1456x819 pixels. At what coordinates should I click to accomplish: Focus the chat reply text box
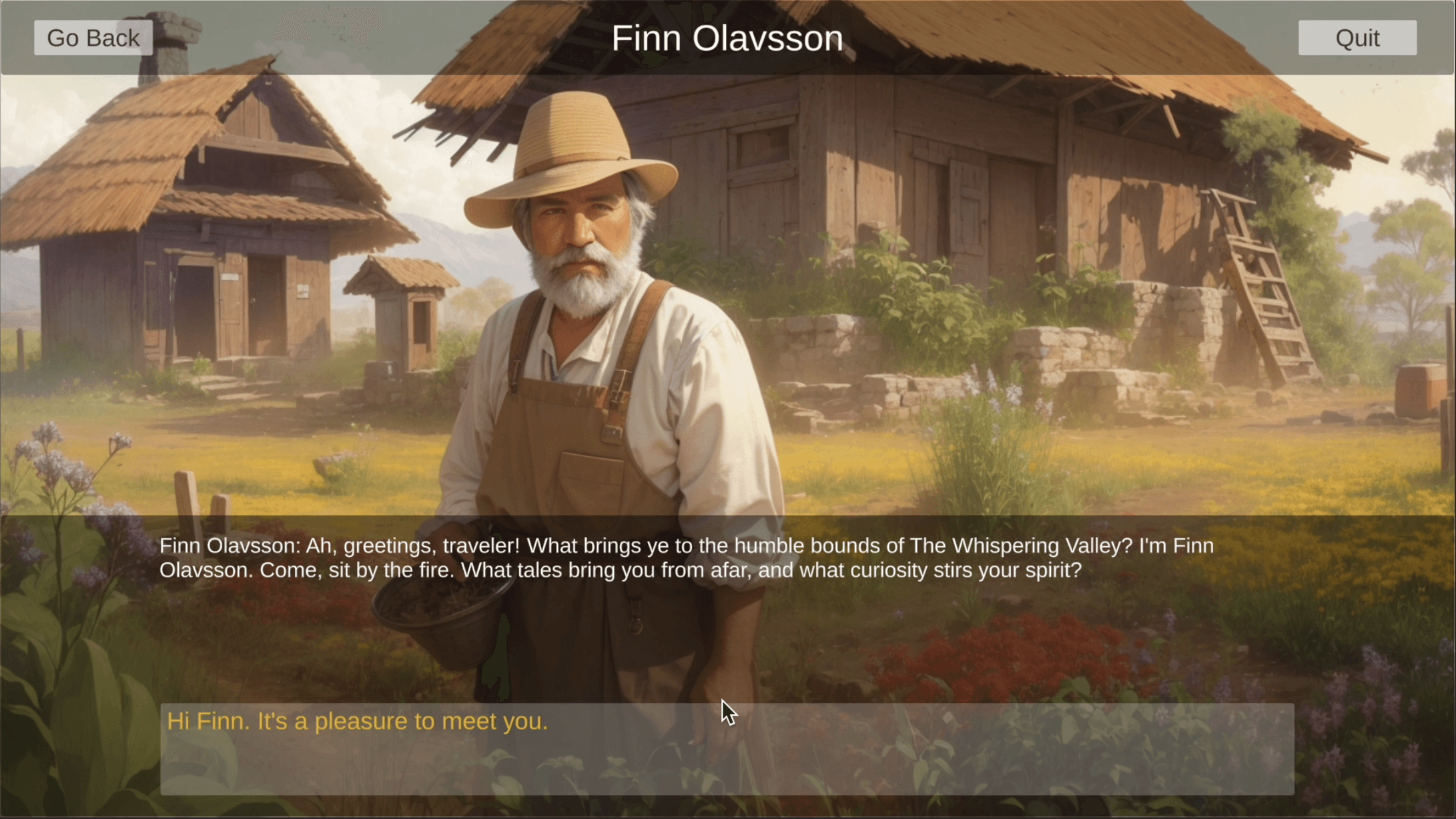point(727,748)
